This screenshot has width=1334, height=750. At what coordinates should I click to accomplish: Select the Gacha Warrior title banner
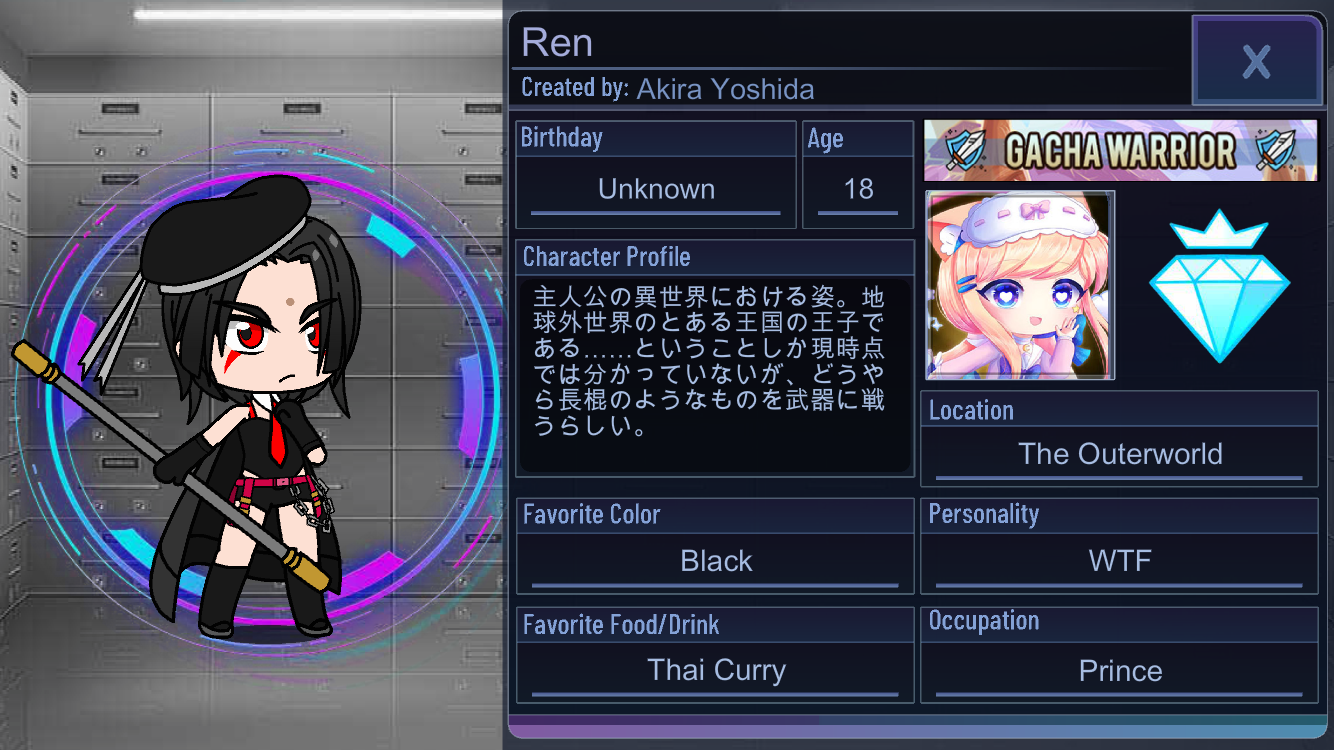click(1120, 151)
